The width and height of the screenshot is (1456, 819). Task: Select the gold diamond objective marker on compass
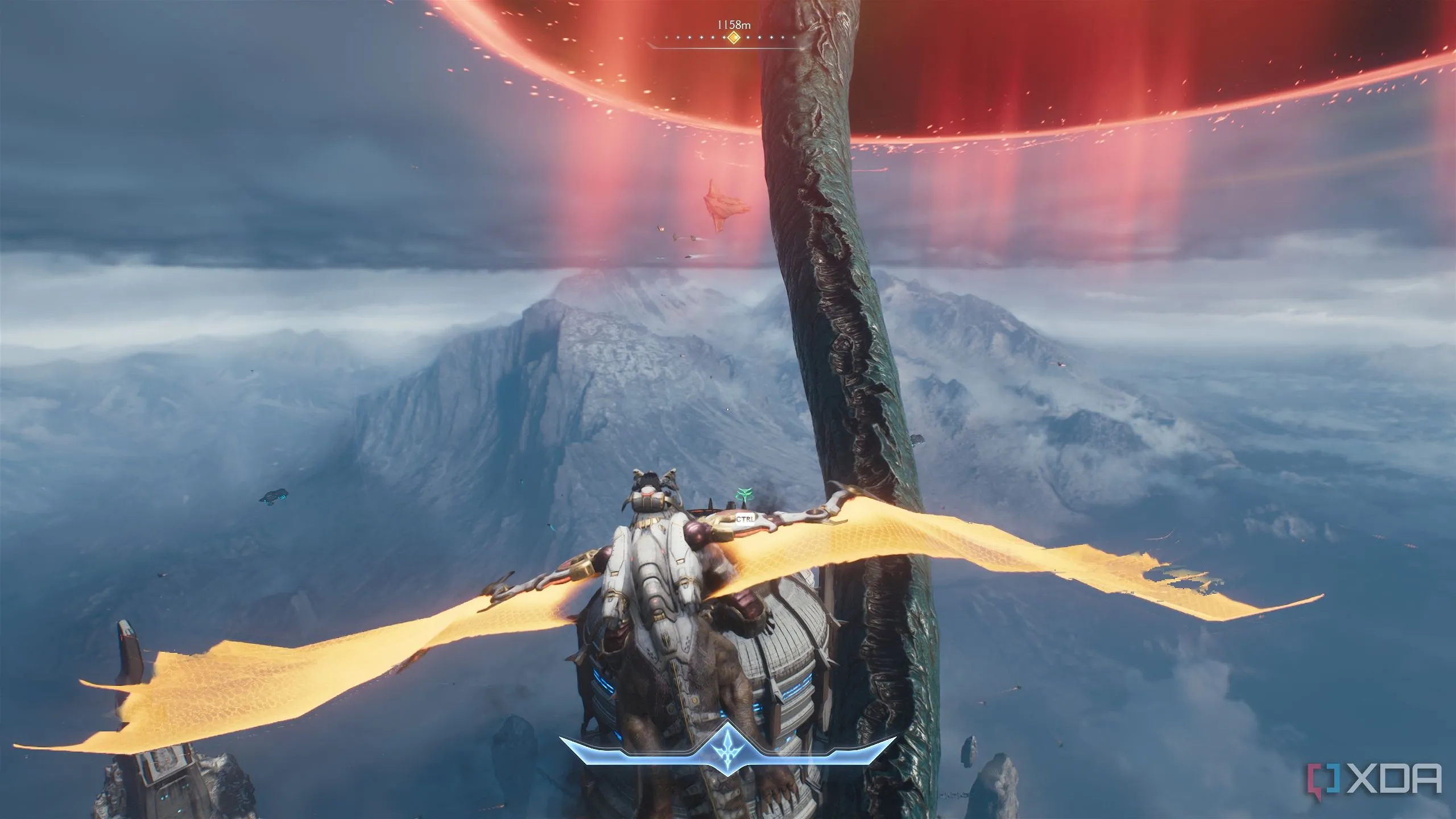click(734, 38)
